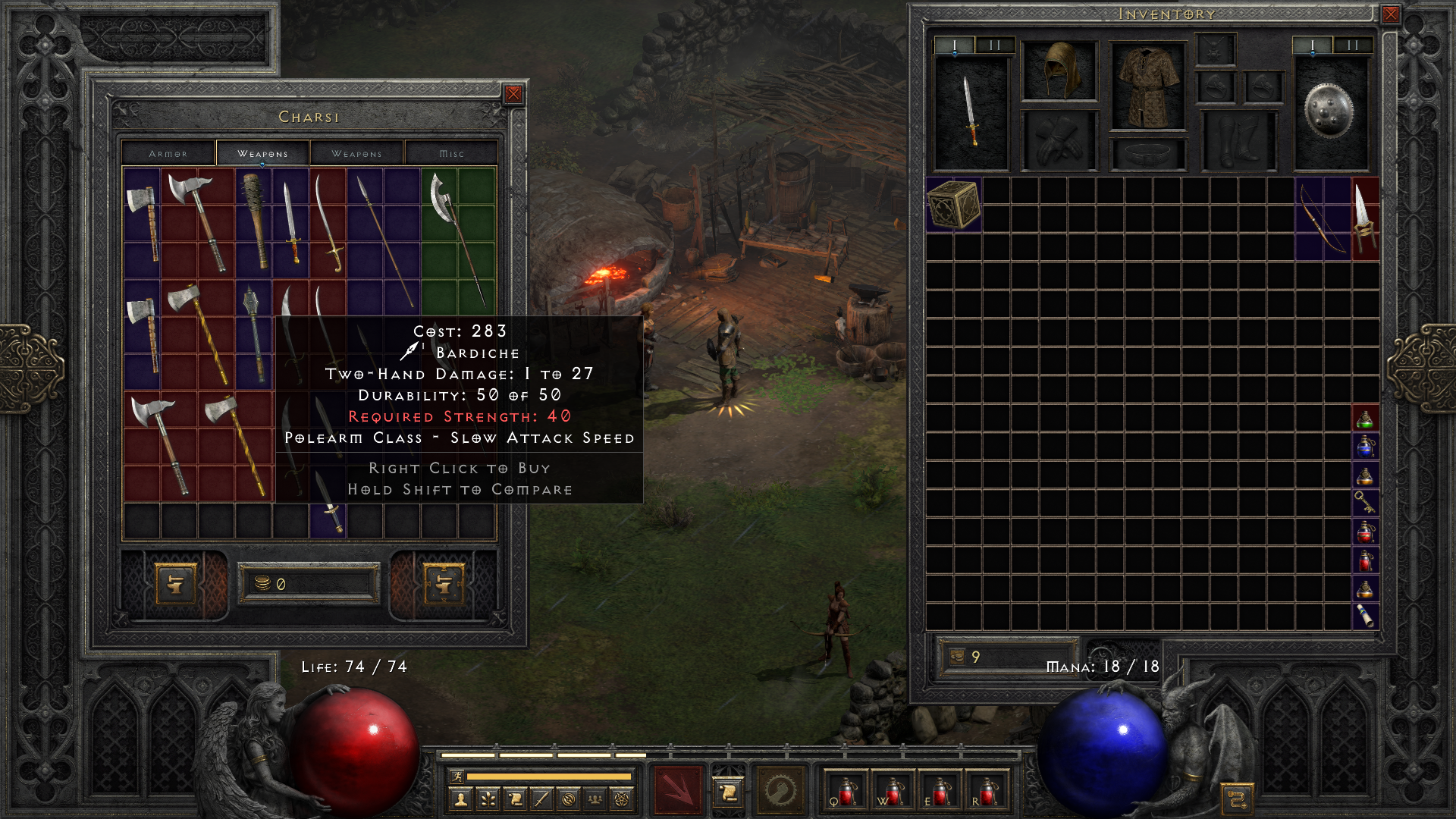Select the Horadric Cube in inventory
This screenshot has width=1456, height=819.
953,204
